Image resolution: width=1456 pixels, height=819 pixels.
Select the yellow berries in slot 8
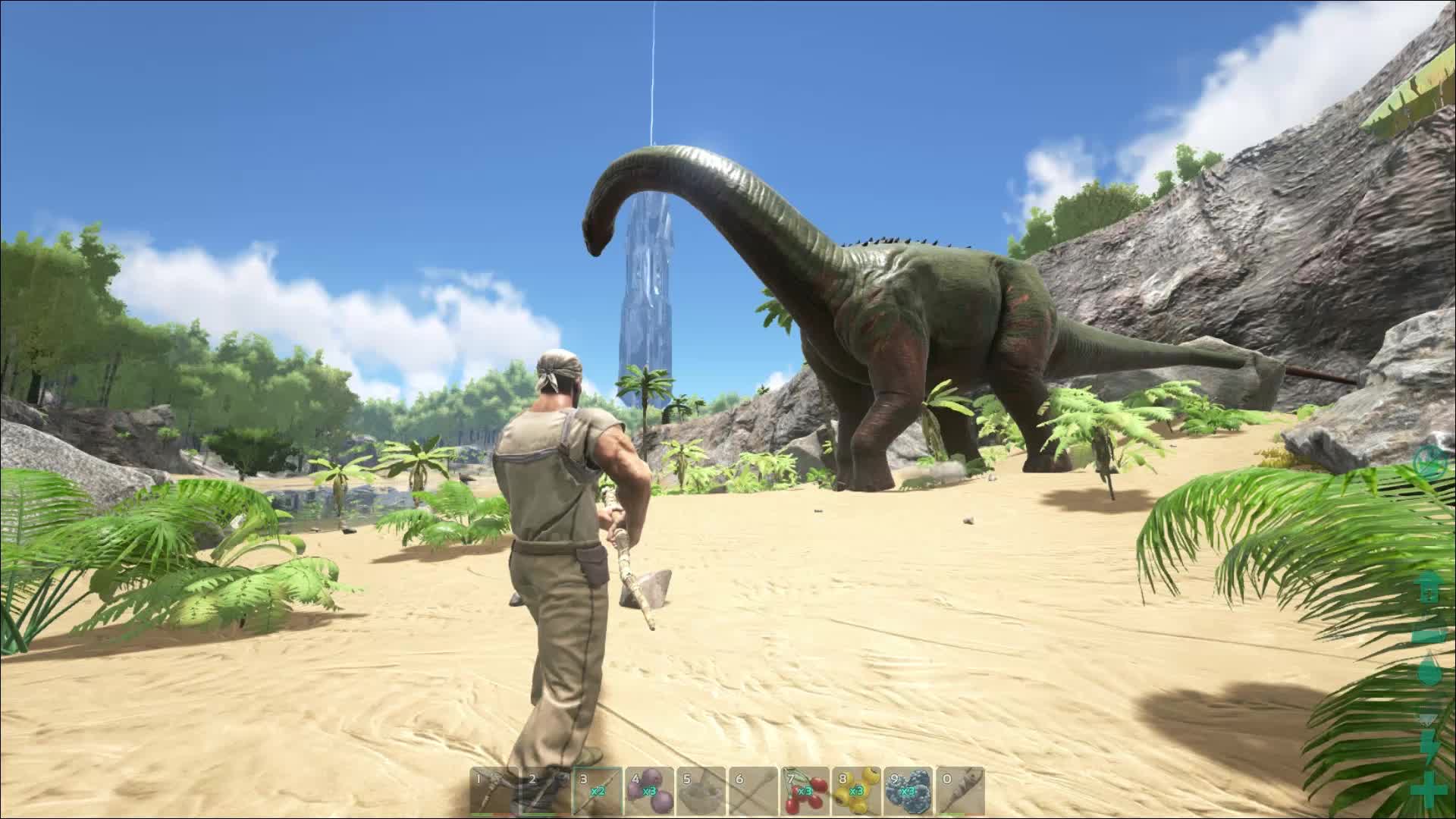pos(857,790)
